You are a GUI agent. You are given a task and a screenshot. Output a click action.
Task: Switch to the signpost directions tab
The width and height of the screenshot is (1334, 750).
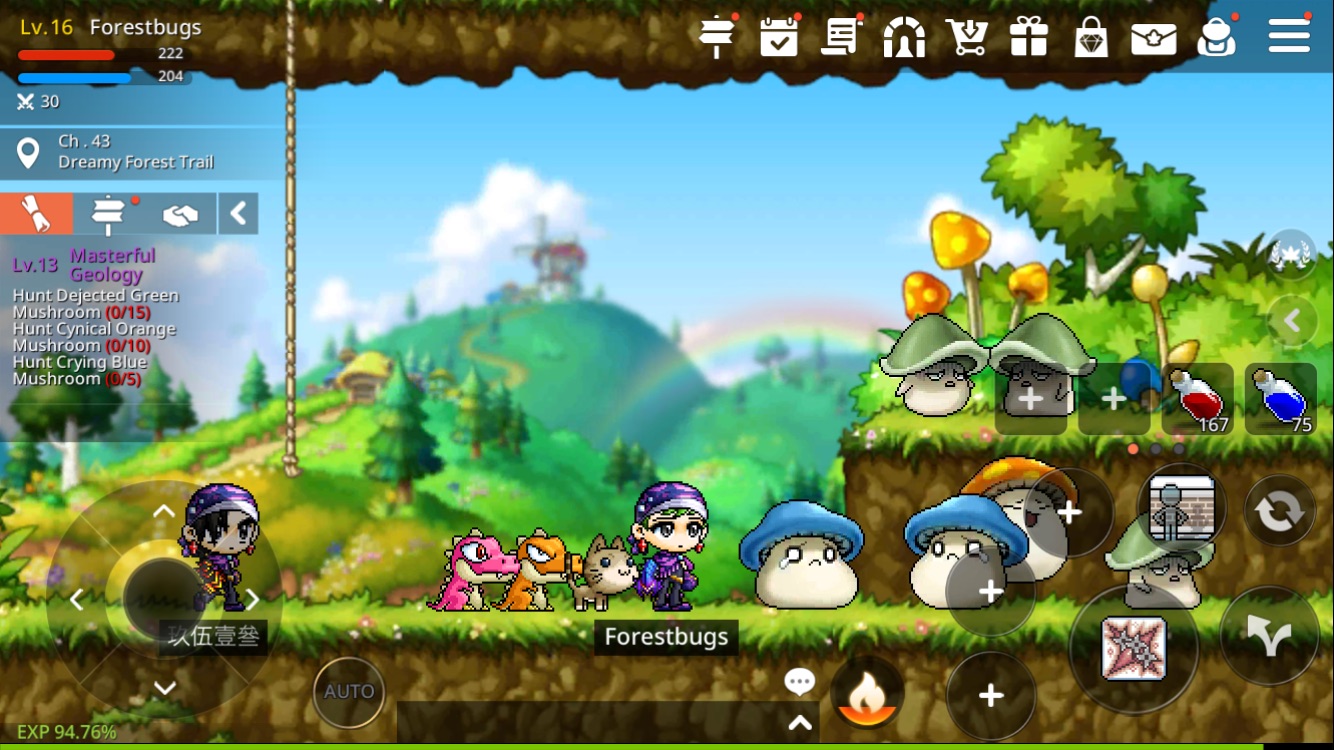click(110, 213)
